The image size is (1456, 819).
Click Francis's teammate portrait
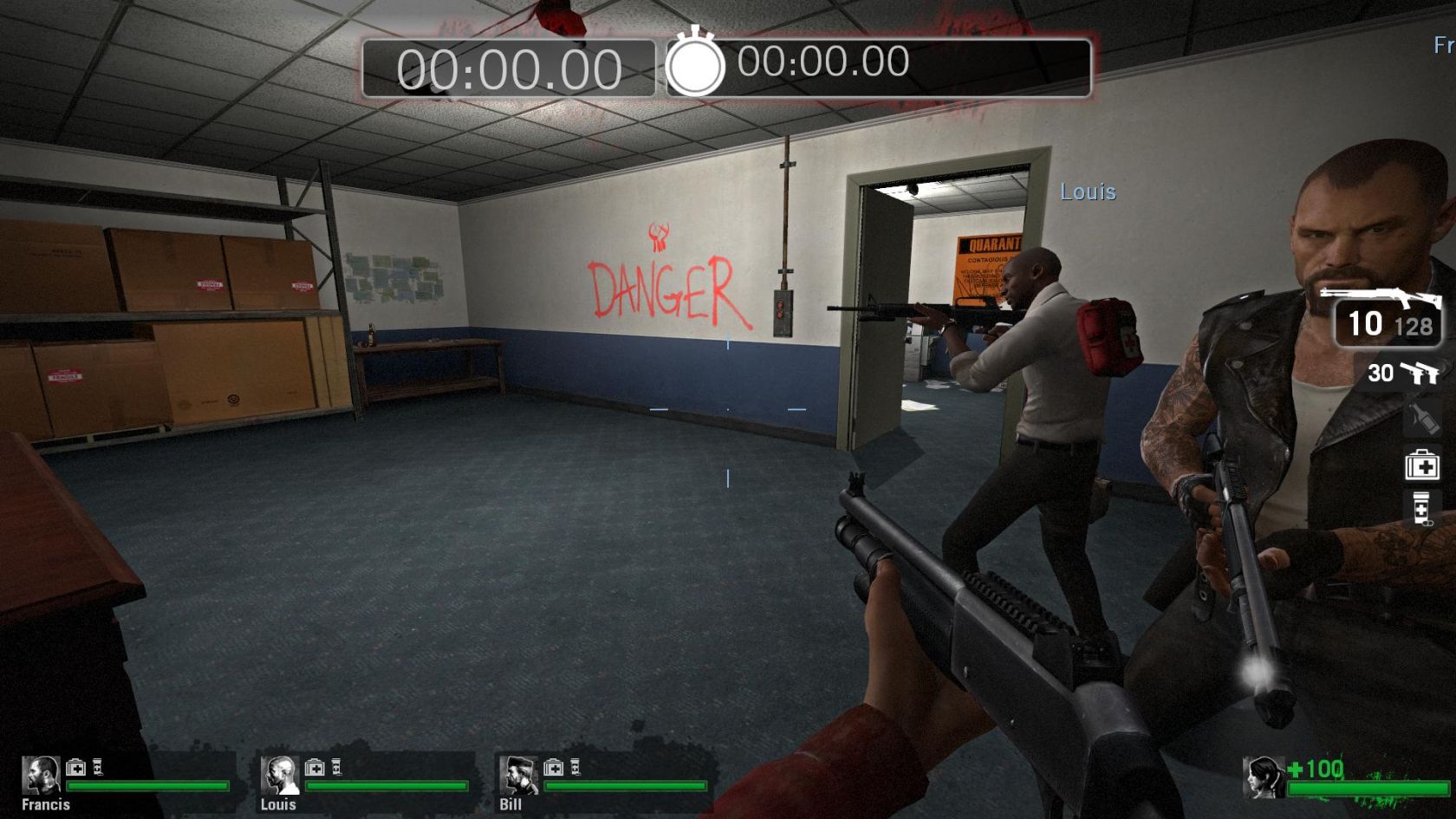click(40, 776)
